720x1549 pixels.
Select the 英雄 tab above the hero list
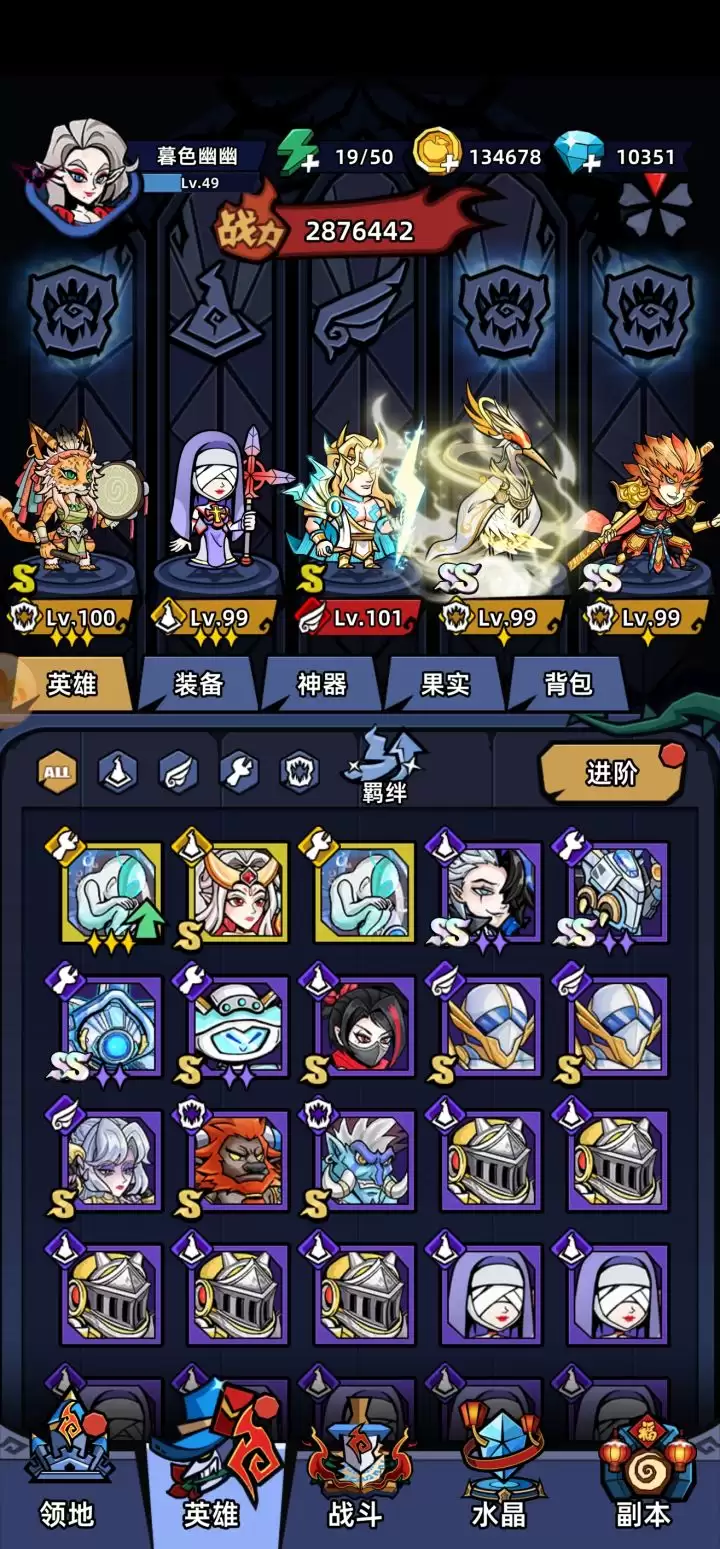pyautogui.click(x=72, y=685)
